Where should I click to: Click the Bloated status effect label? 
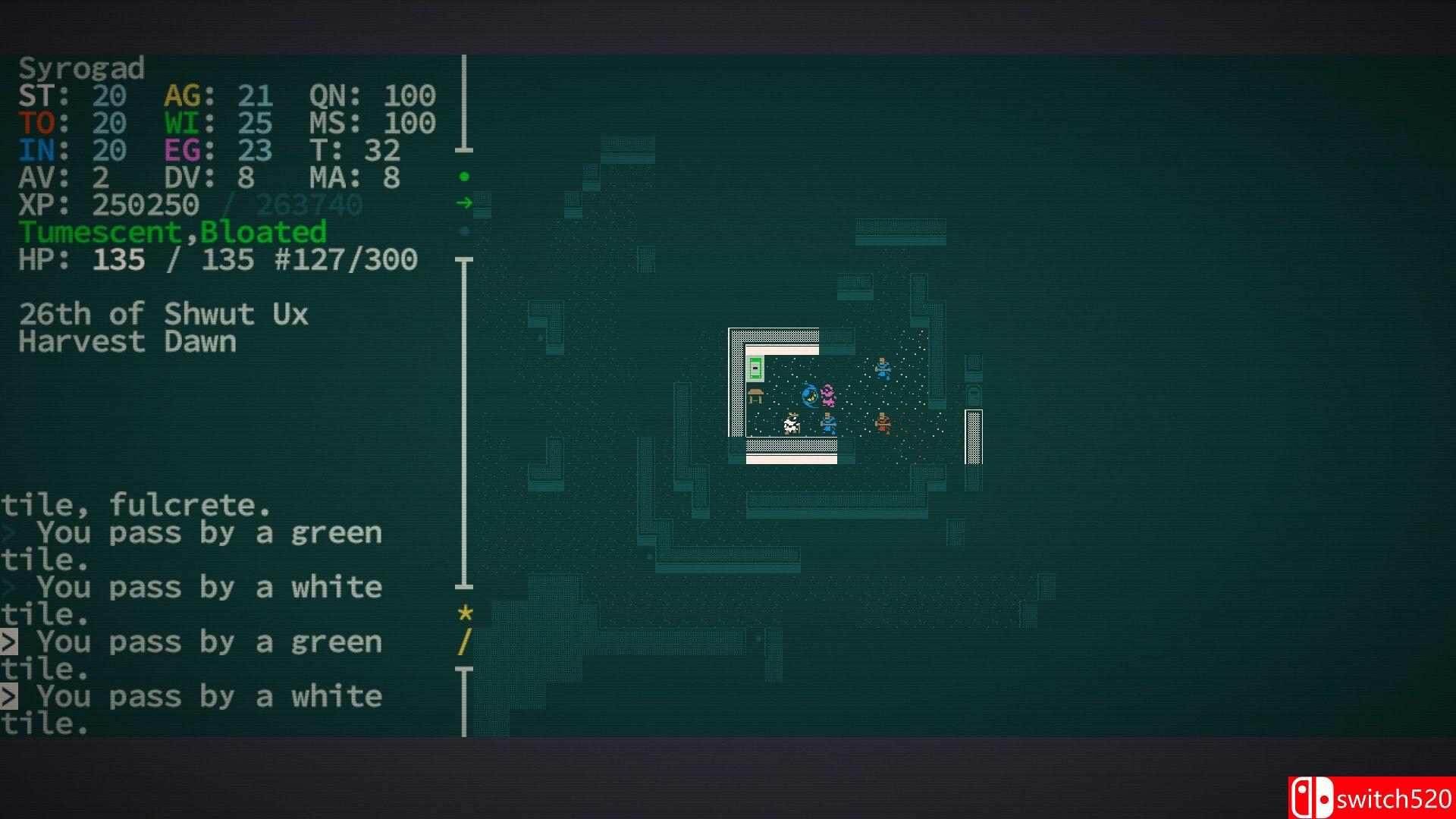pos(264,232)
